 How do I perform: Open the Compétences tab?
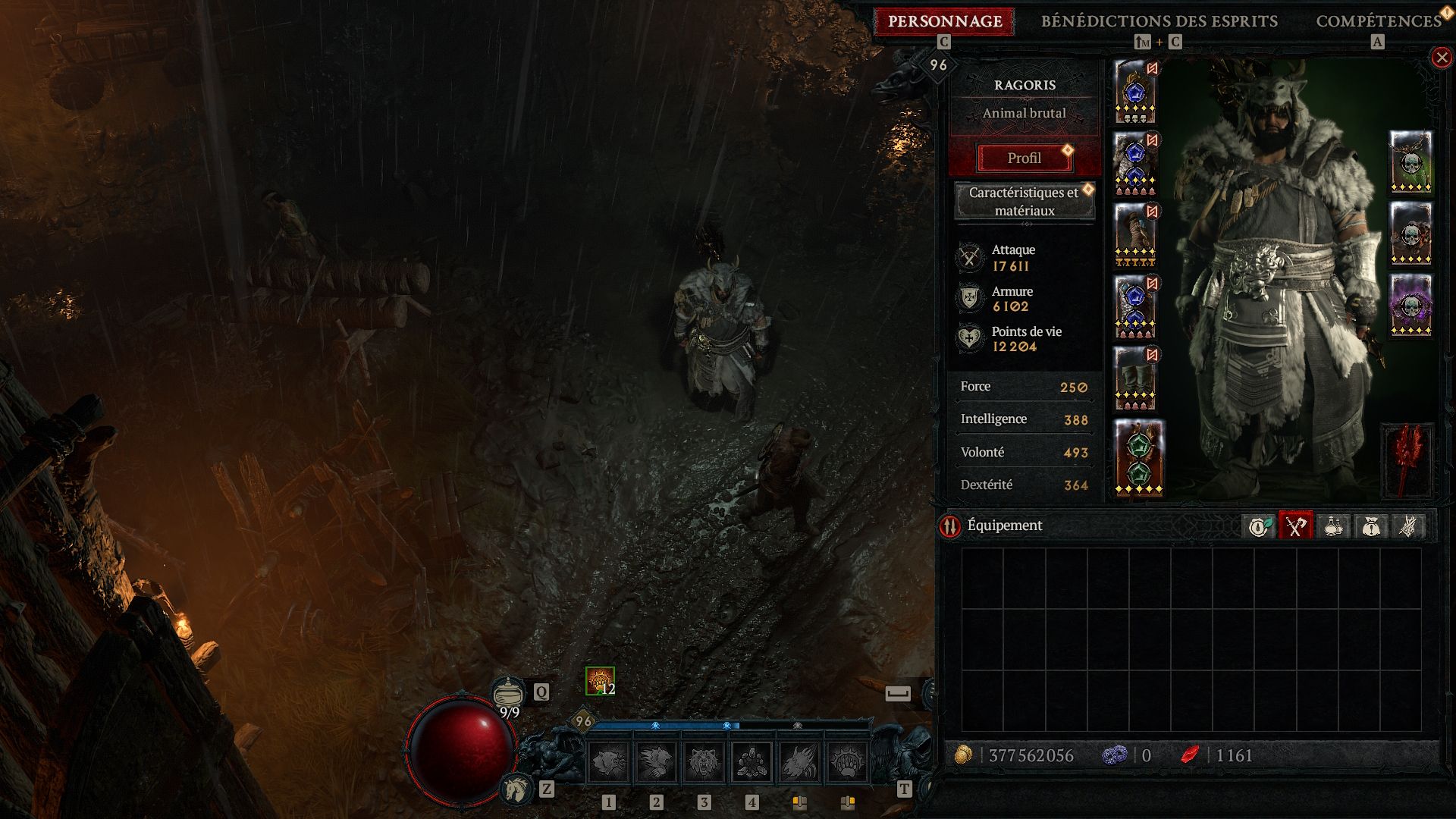click(1378, 21)
